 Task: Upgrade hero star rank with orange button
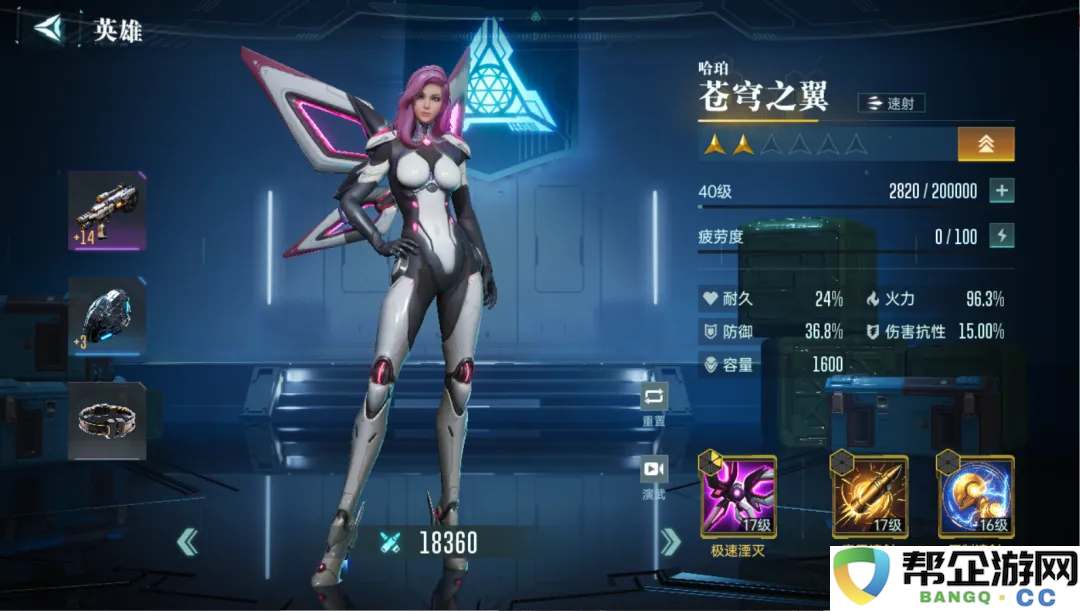[986, 144]
